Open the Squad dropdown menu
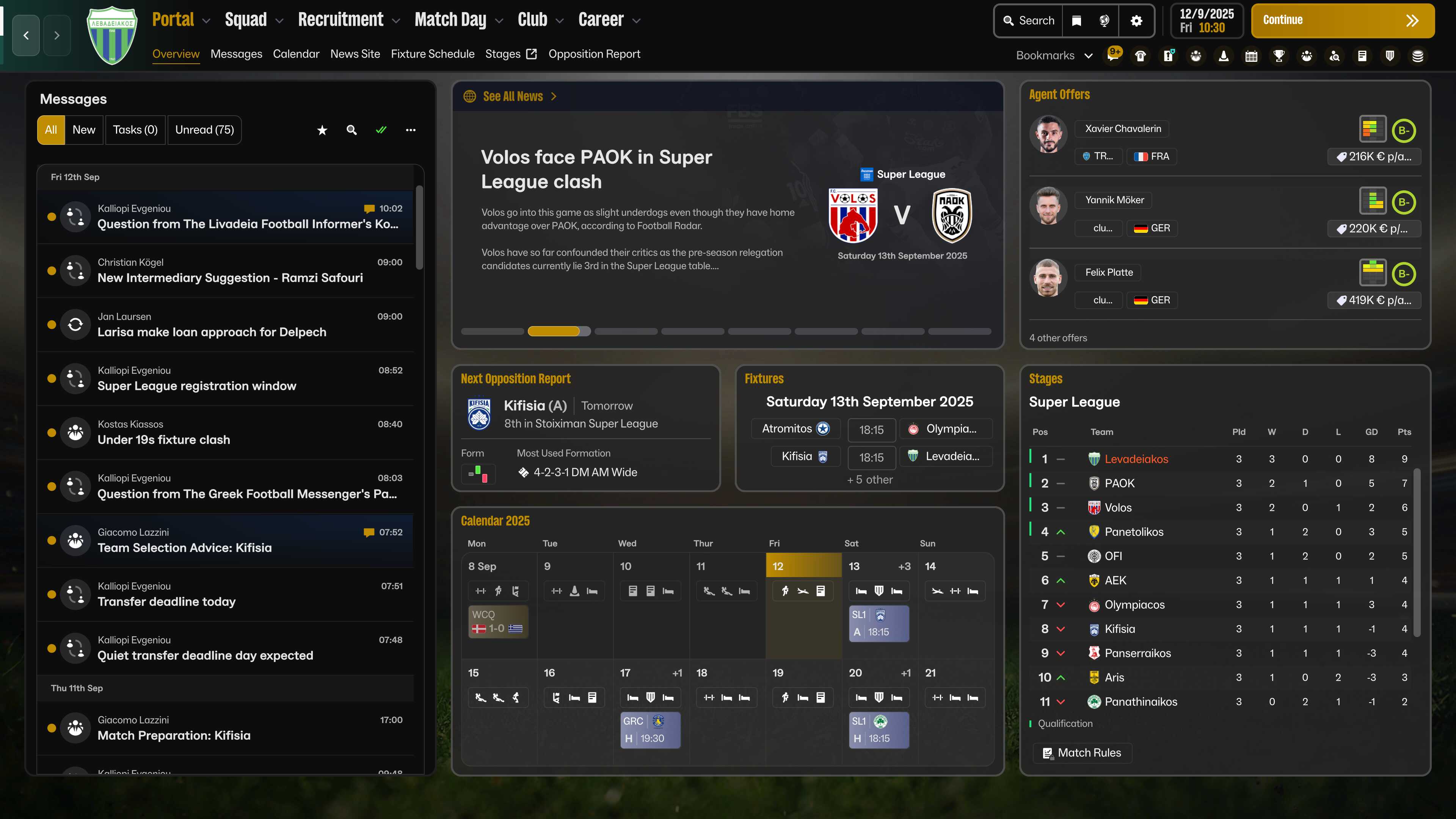Screen dimensions: 1456x819 coord(253,20)
